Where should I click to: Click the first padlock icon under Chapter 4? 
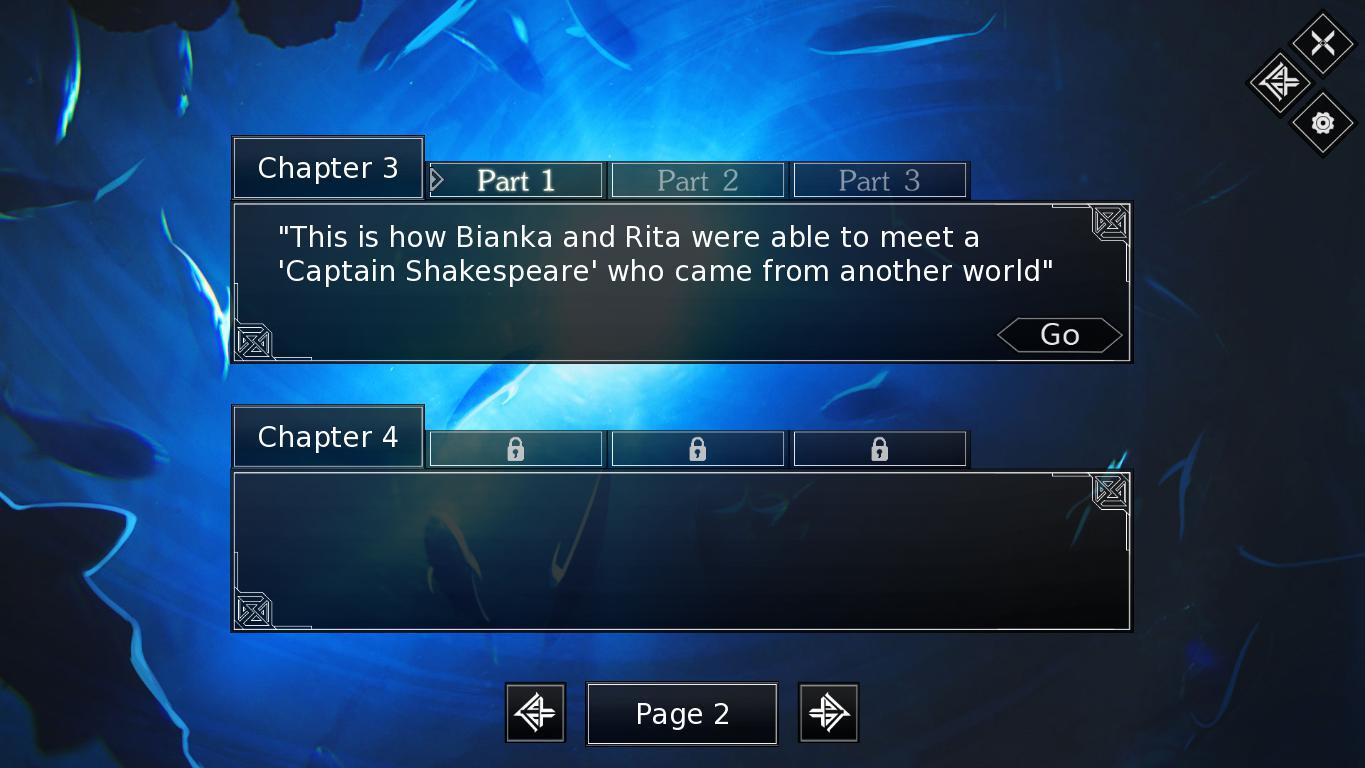515,449
